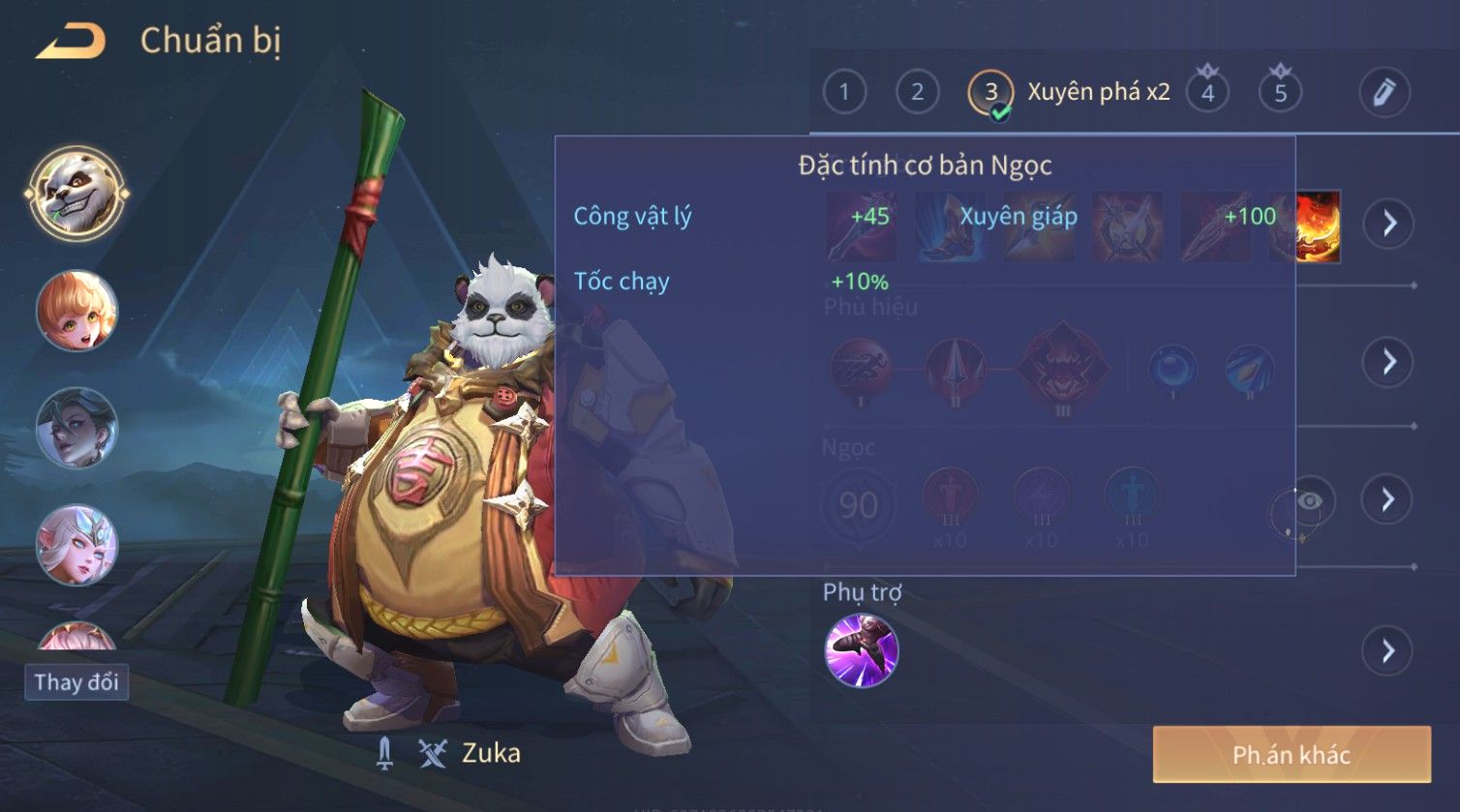Screen dimensions: 1460x812
Task: Expand the Phụ trợ row arrow
Action: point(1388,650)
